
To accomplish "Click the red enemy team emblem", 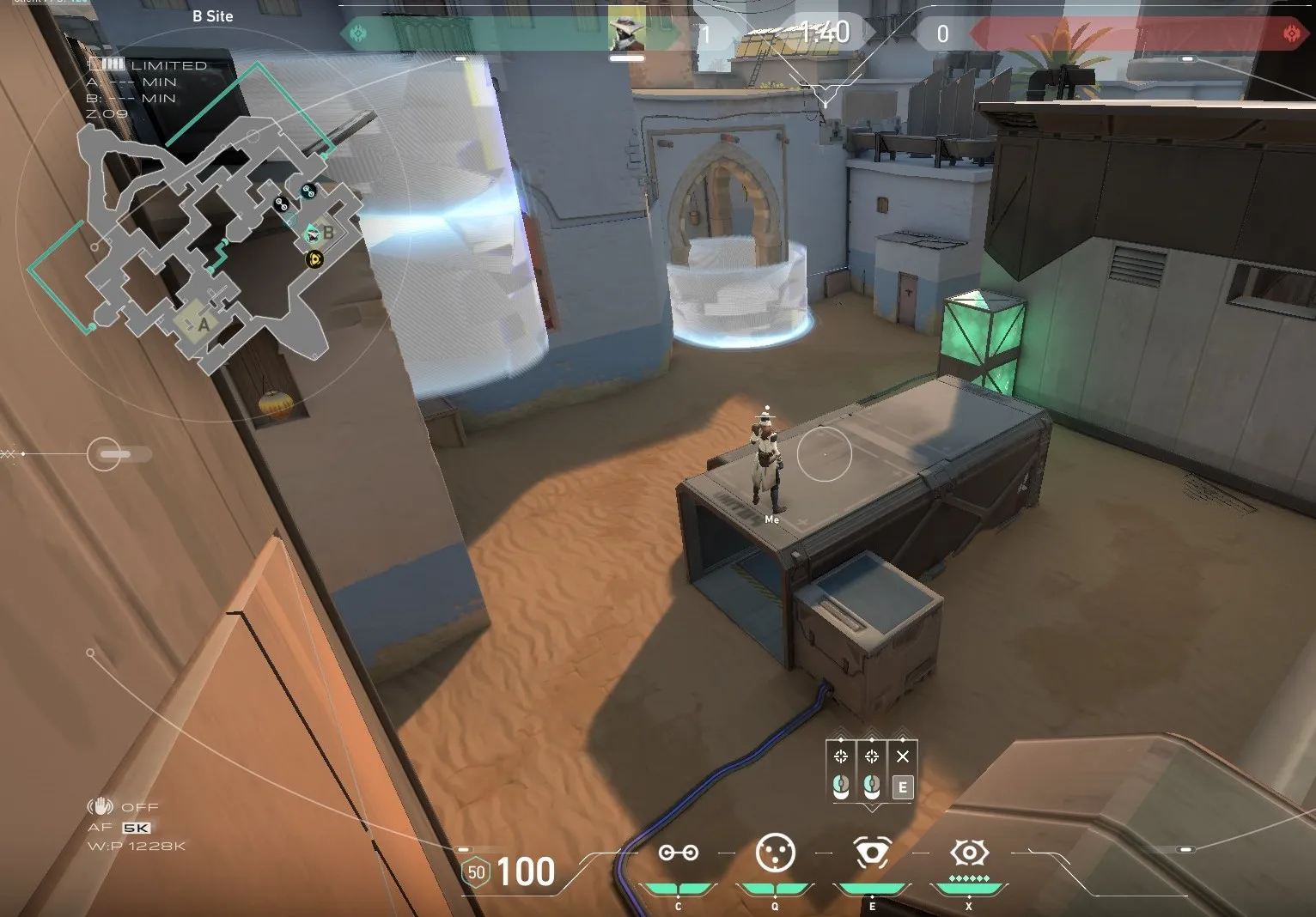I will pos(1291,33).
